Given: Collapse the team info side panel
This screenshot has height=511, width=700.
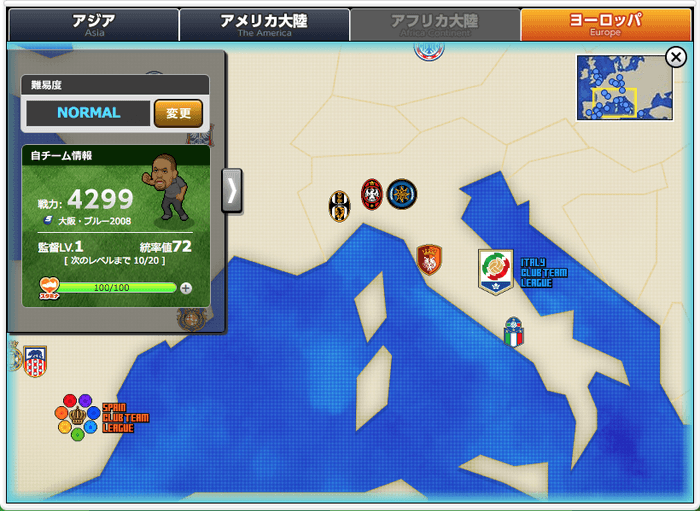Looking at the screenshot, I should coord(232,190).
